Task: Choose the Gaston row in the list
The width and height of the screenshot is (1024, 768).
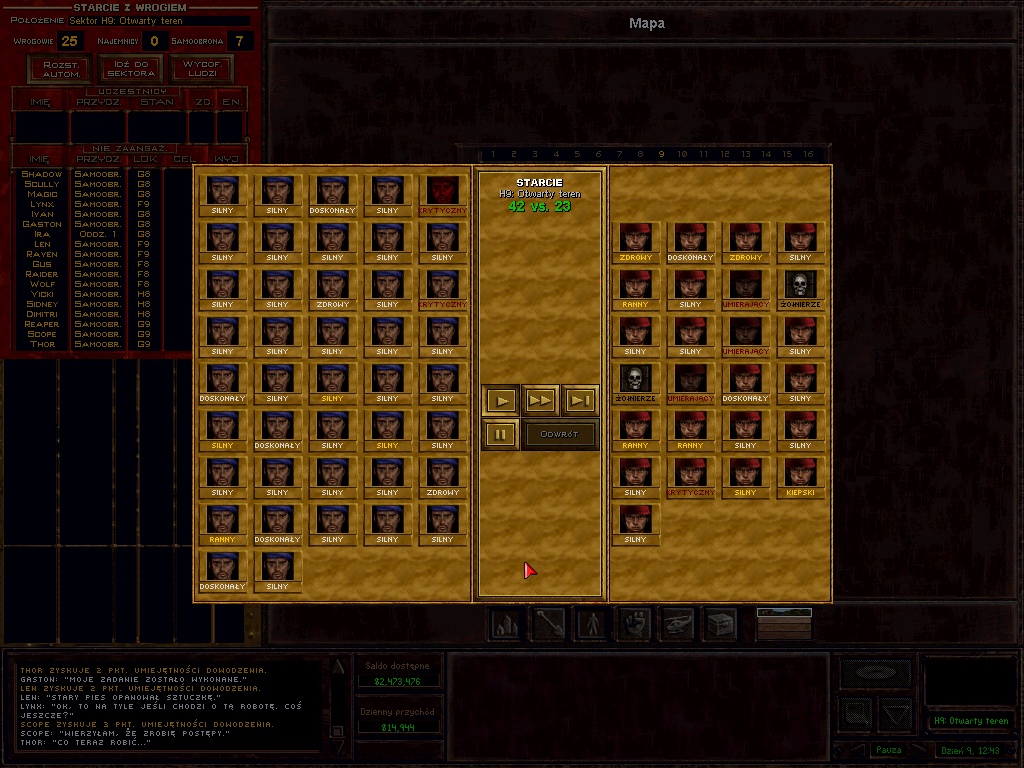Action: tap(42, 224)
